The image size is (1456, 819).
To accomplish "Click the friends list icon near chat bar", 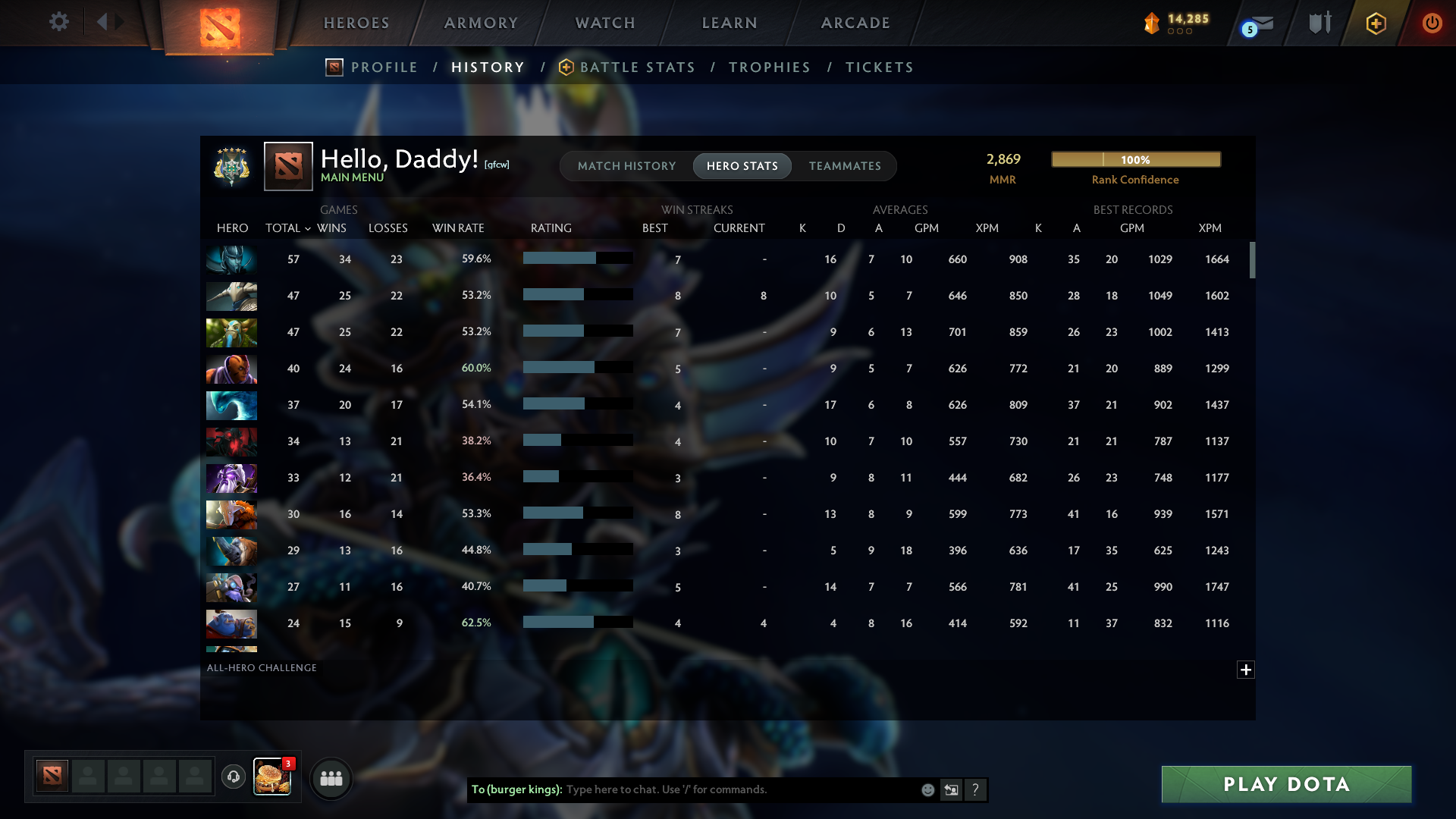I will (331, 777).
